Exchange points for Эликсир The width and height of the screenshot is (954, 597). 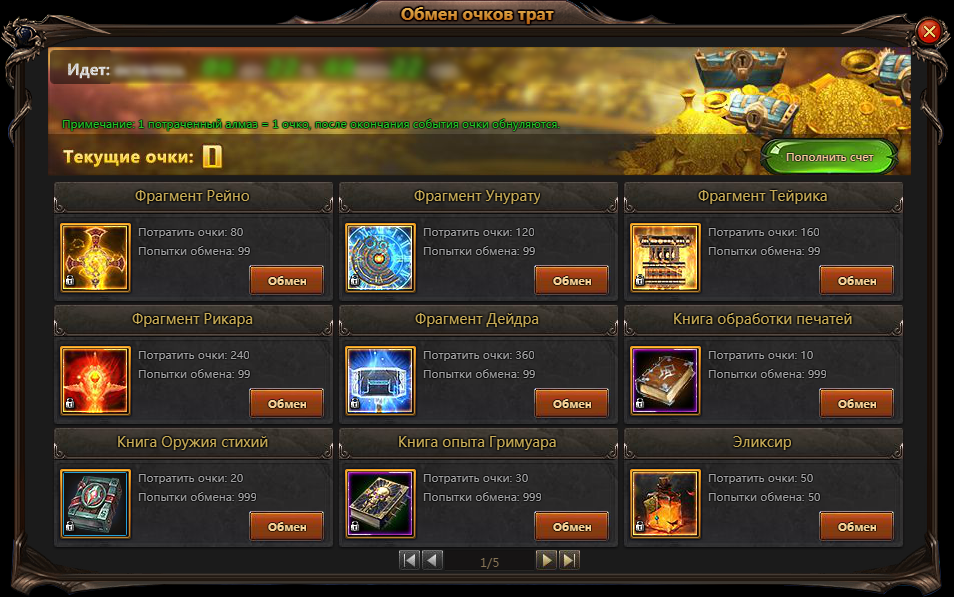857,527
